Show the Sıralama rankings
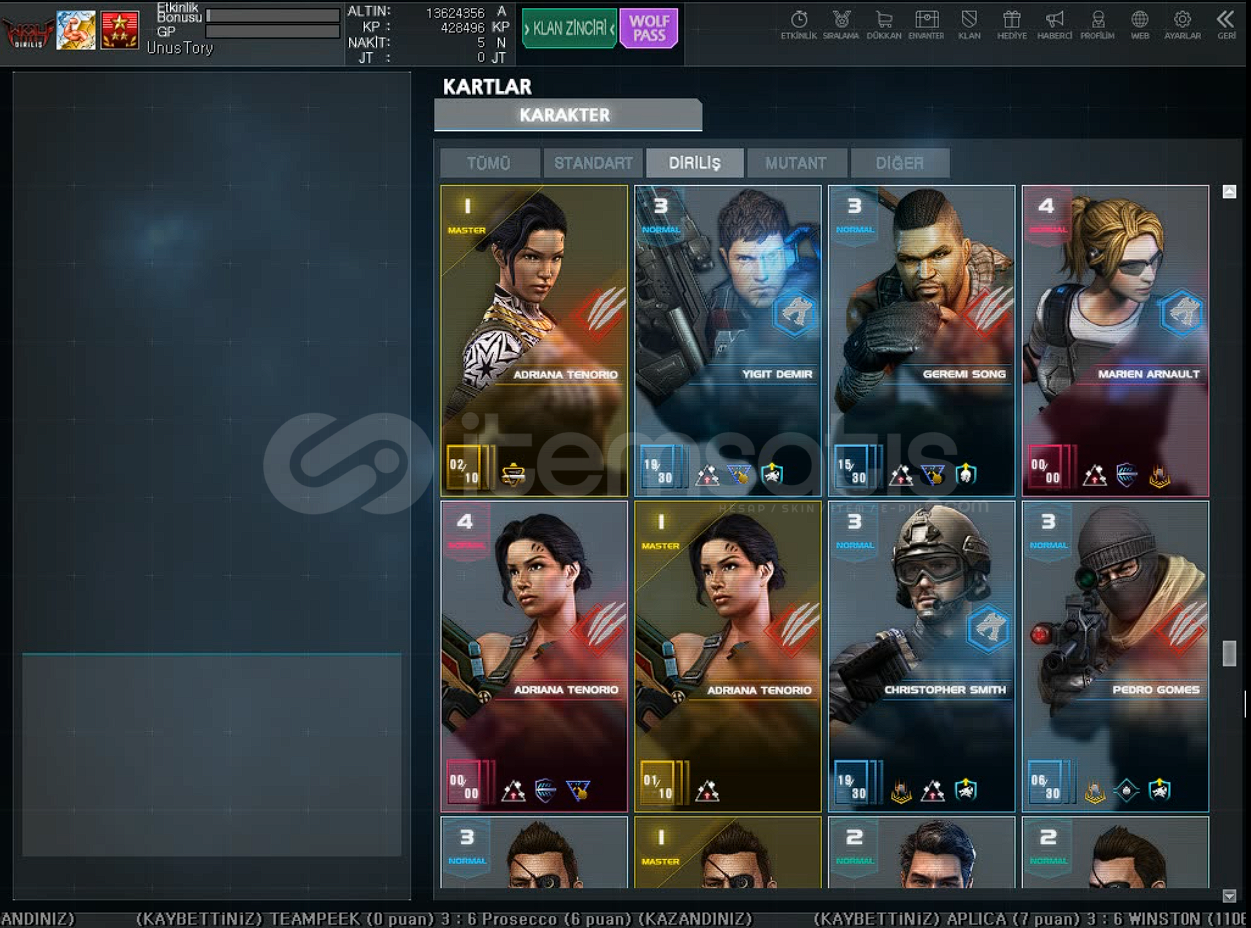 coord(841,25)
